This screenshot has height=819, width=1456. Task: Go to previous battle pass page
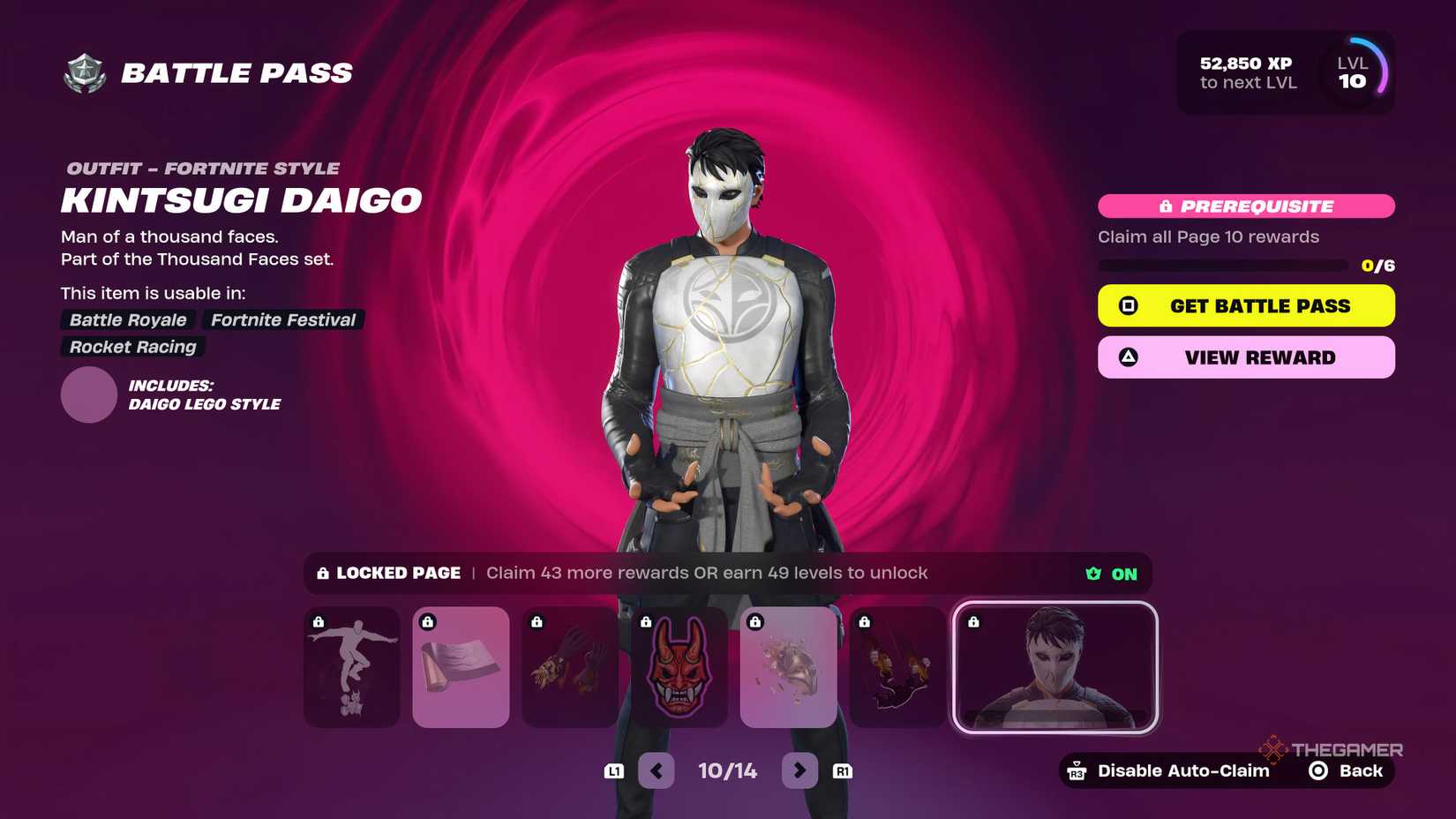[x=657, y=770]
